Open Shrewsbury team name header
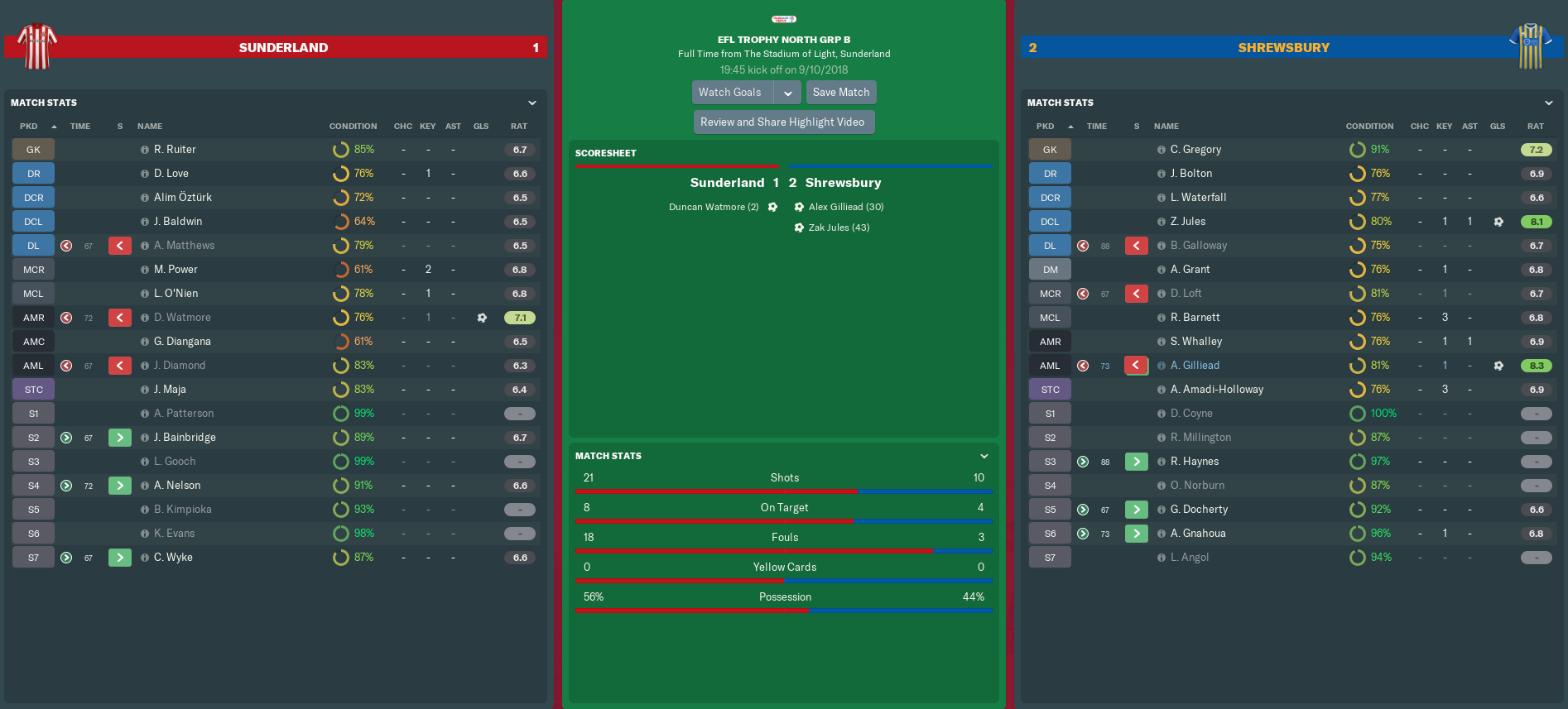This screenshot has width=1568, height=709. pos(1283,48)
